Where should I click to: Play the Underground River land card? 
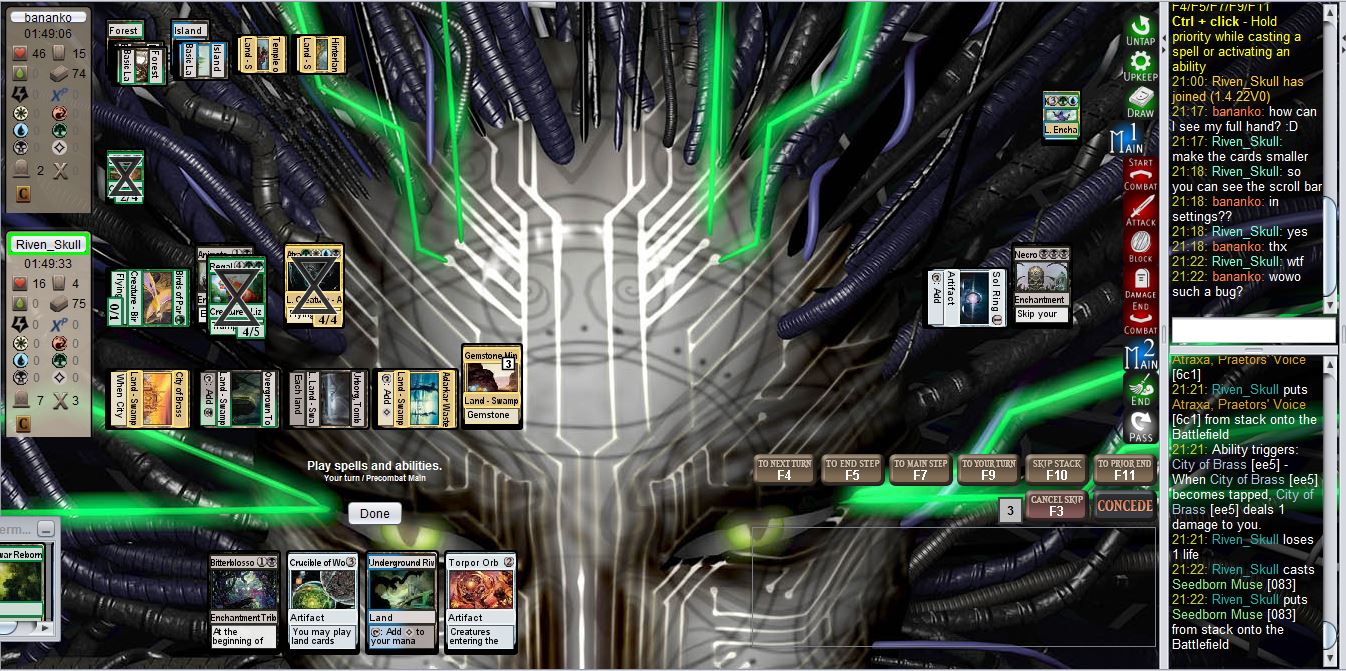(401, 601)
